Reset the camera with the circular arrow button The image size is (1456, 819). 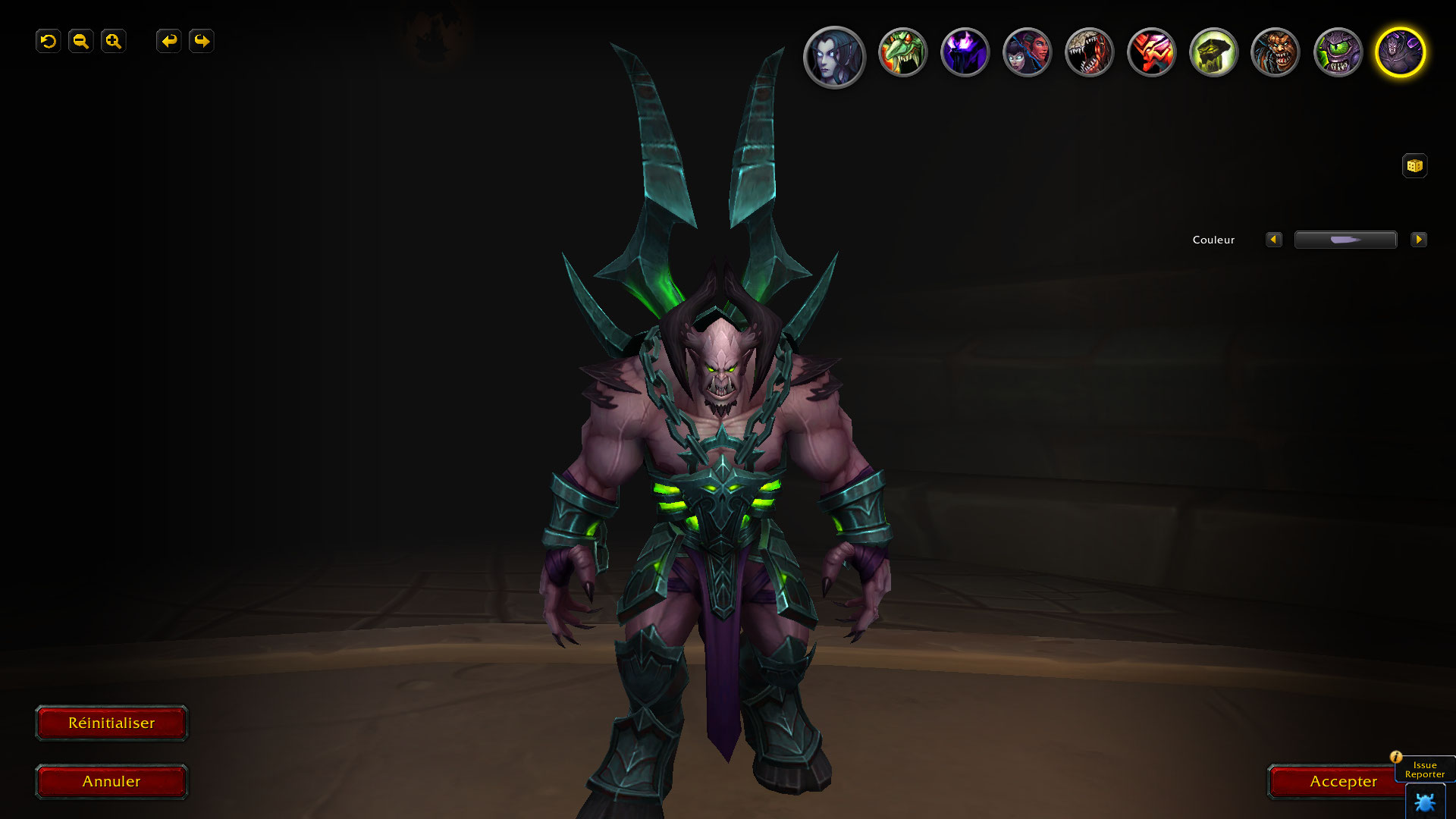pyautogui.click(x=48, y=41)
